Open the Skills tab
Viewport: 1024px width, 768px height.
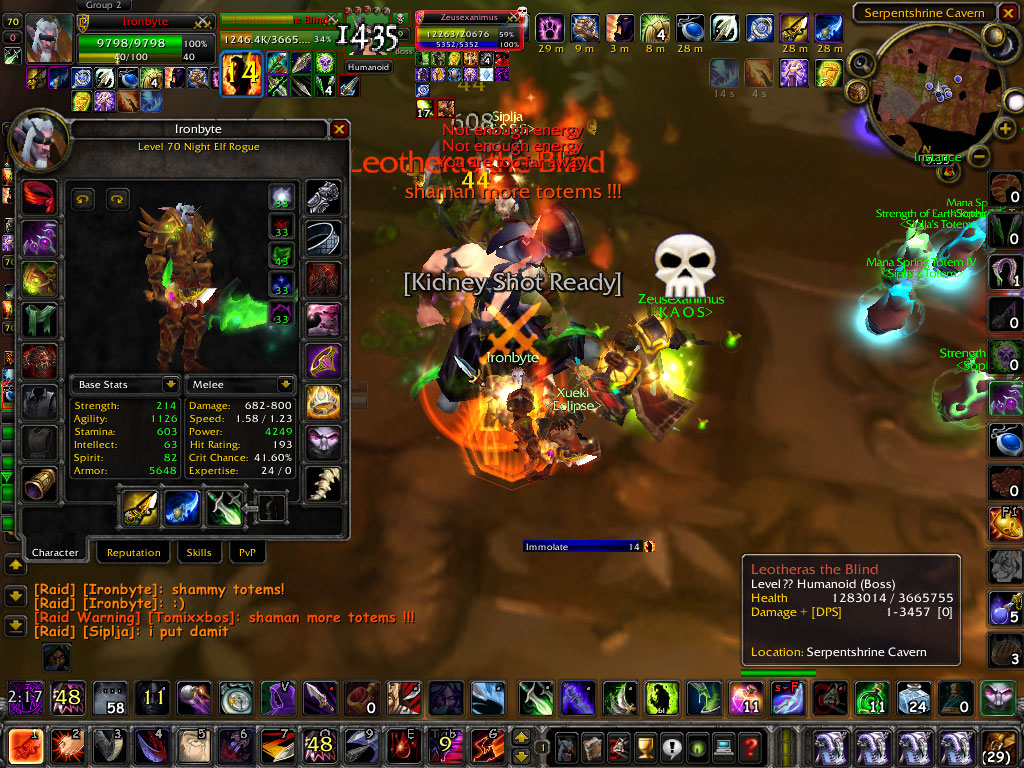pyautogui.click(x=199, y=552)
